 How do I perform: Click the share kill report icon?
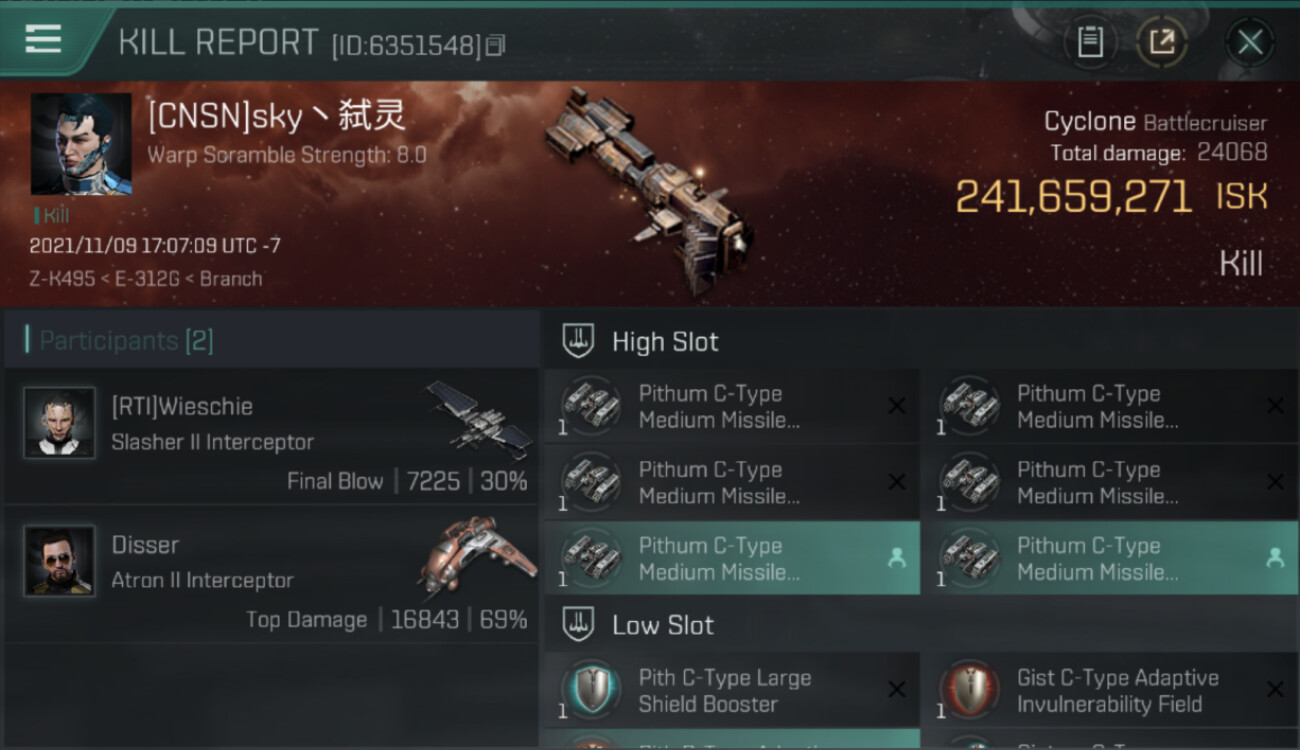[x=1162, y=42]
